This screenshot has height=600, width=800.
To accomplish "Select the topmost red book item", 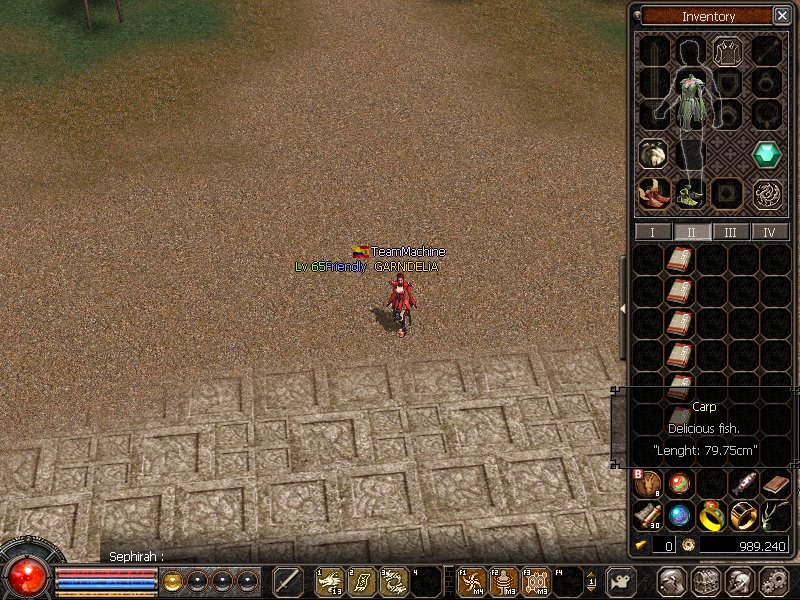I will pyautogui.click(x=679, y=261).
